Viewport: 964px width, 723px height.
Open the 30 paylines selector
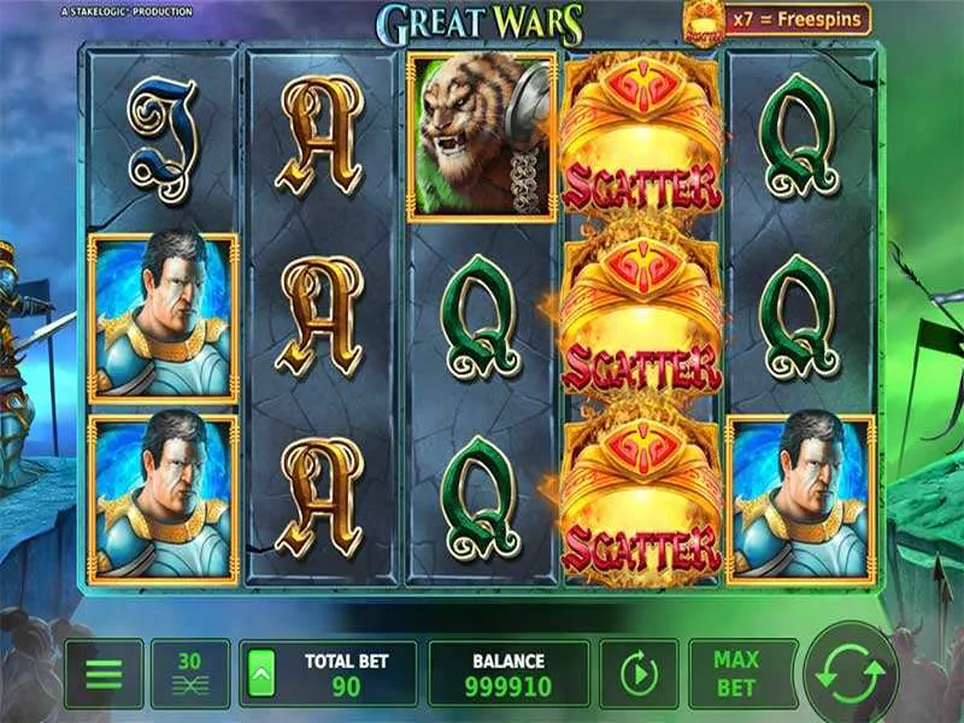pyautogui.click(x=189, y=675)
